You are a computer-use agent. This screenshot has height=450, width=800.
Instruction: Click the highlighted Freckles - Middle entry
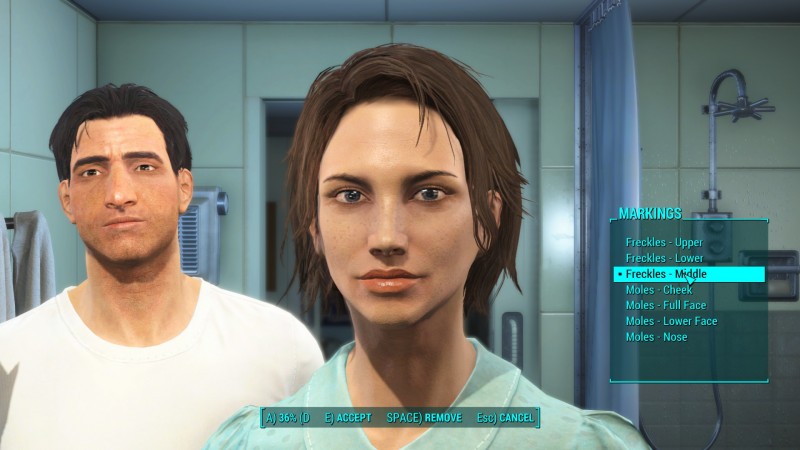point(664,274)
